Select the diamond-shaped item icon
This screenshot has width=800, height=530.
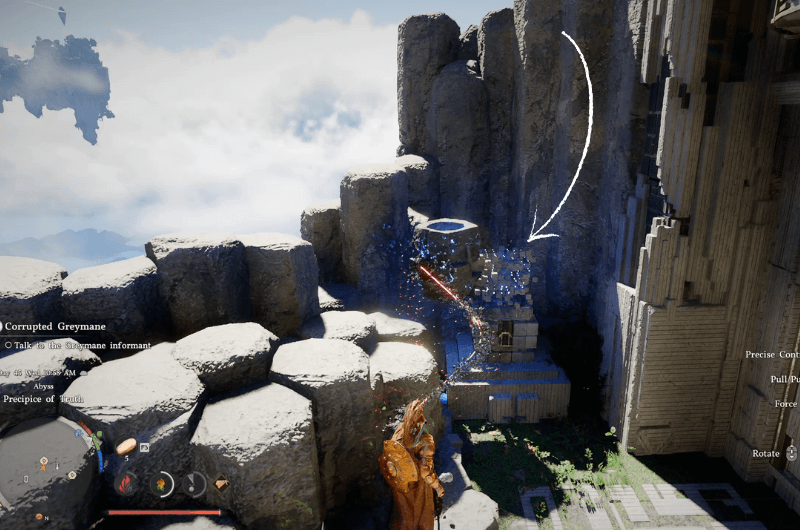(x=222, y=483)
